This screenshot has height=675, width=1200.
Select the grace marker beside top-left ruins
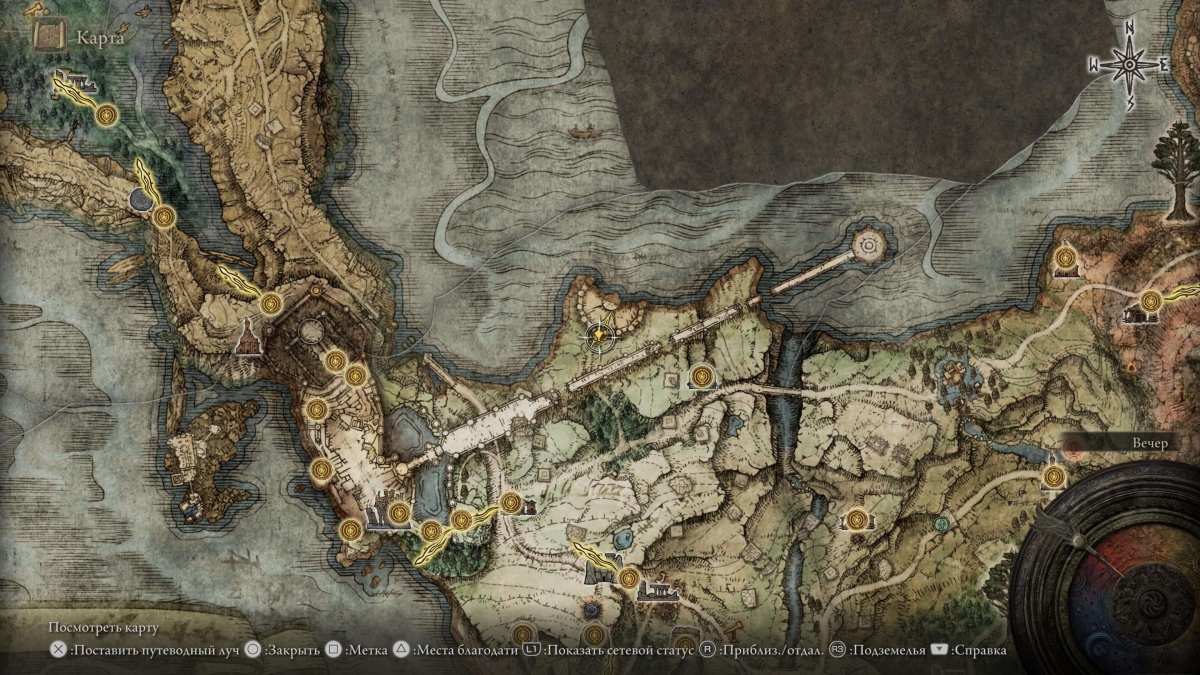pos(108,116)
